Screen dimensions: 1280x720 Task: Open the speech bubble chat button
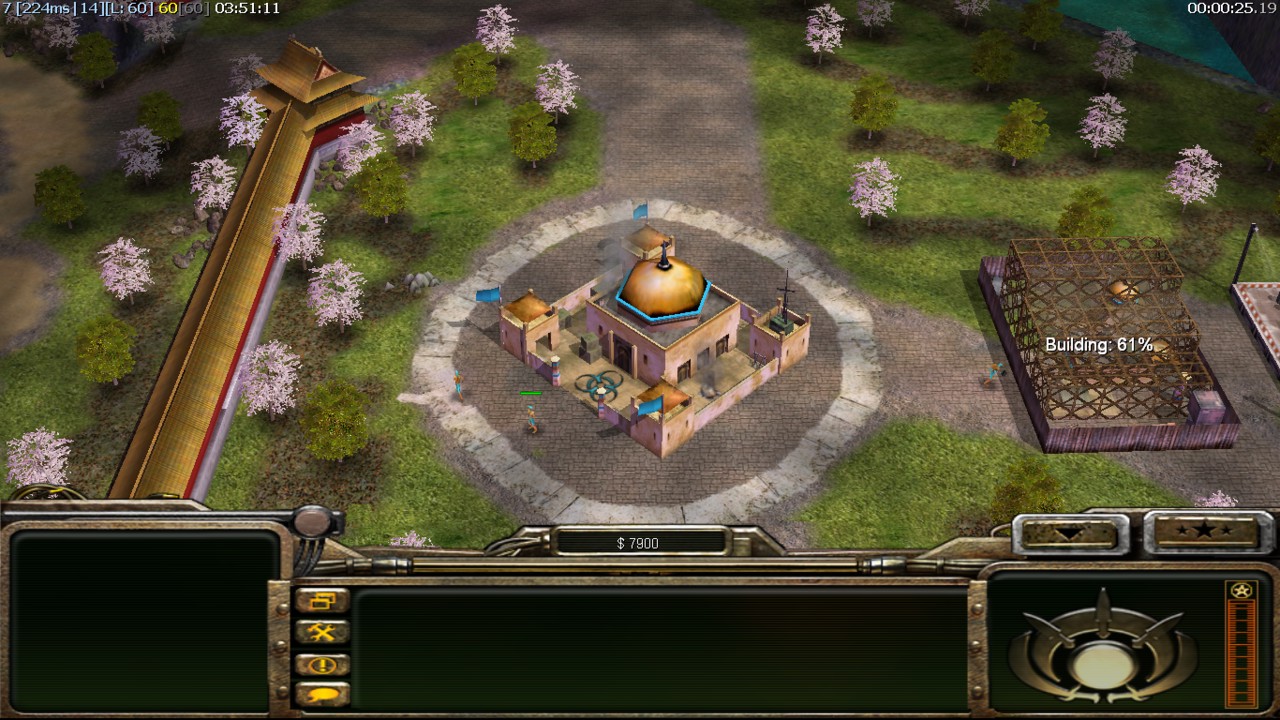pos(322,693)
